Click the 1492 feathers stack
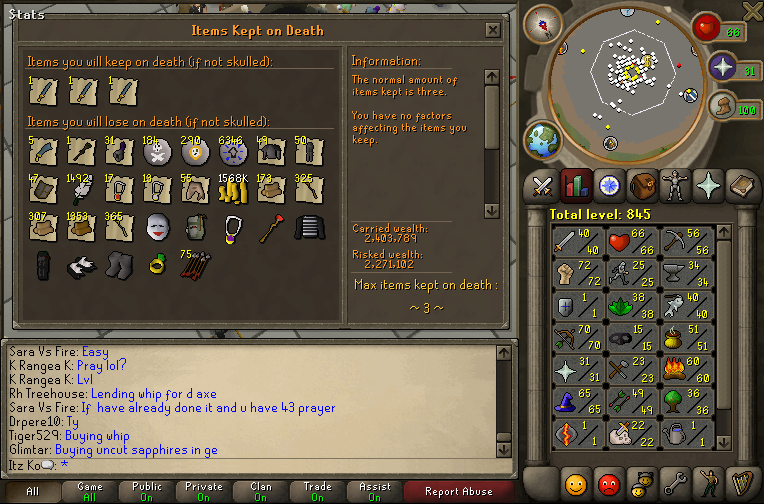The image size is (764, 504). [80, 188]
